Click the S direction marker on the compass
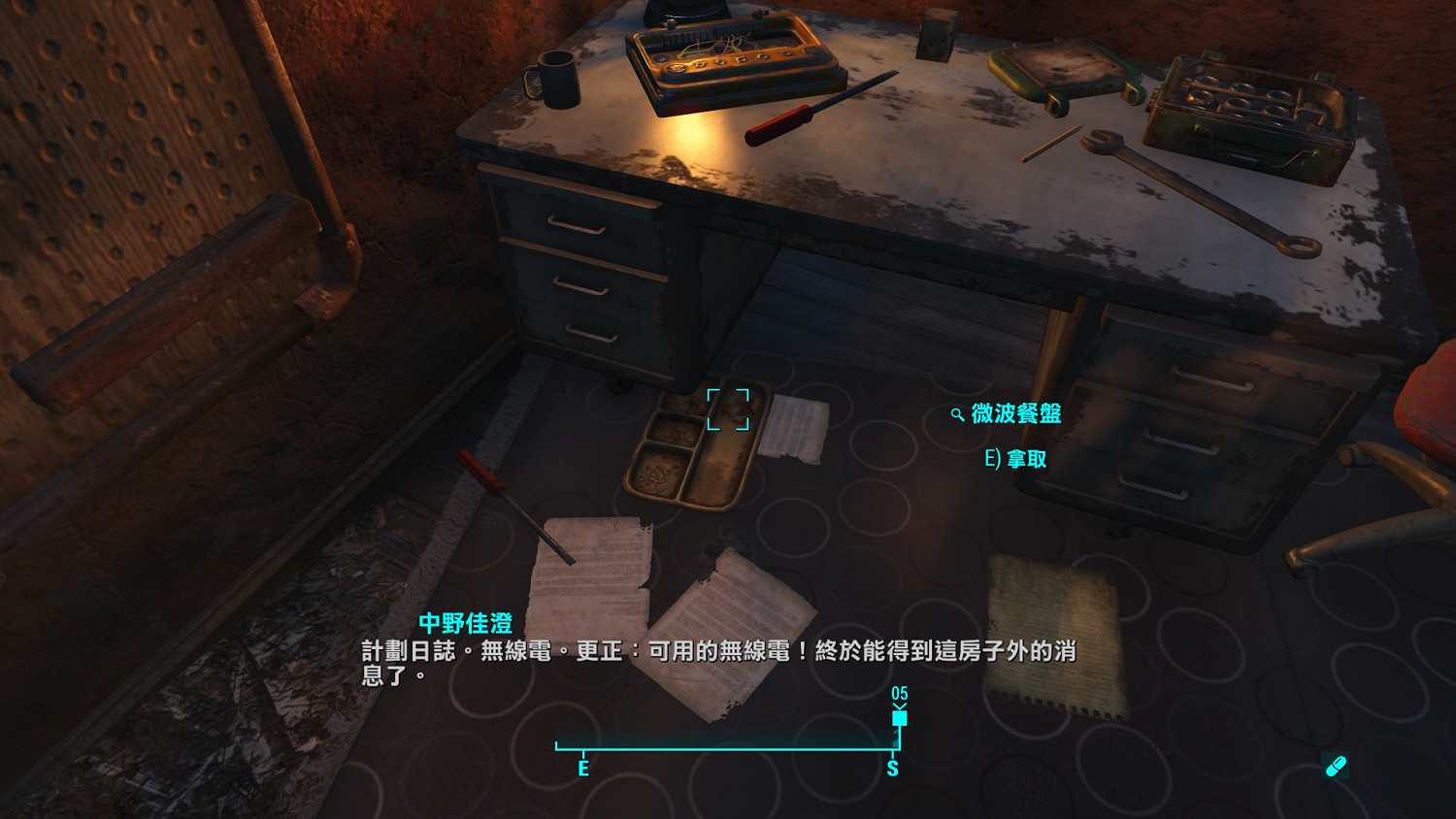 pos(892,768)
